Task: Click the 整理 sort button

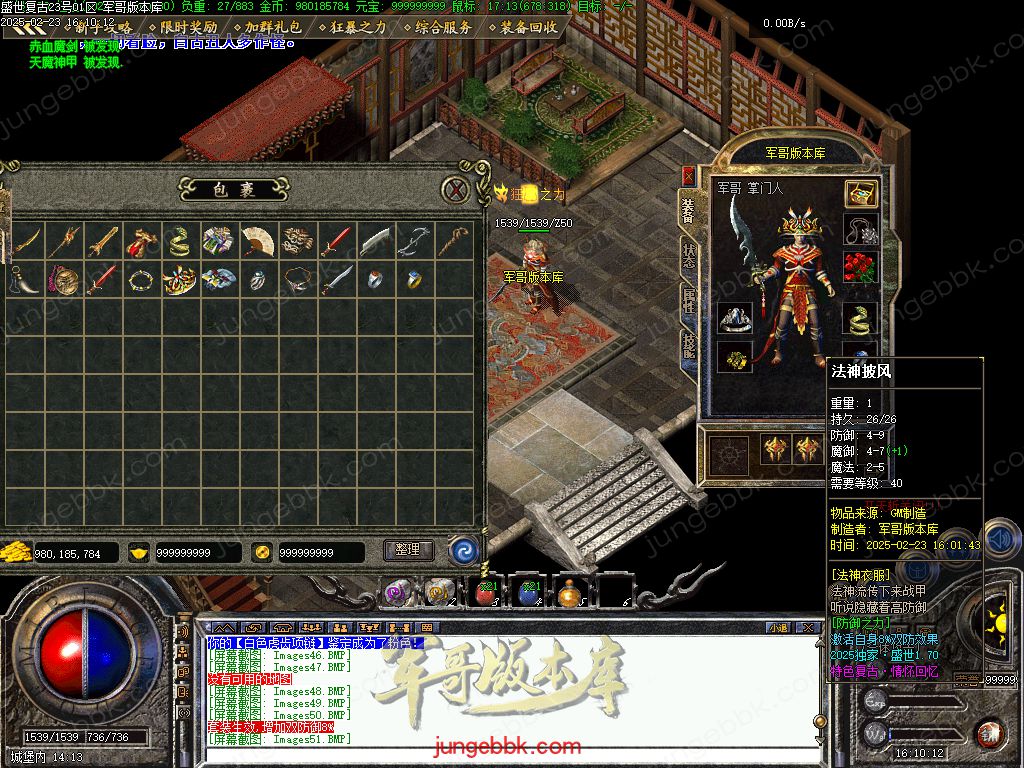Action: coord(408,550)
